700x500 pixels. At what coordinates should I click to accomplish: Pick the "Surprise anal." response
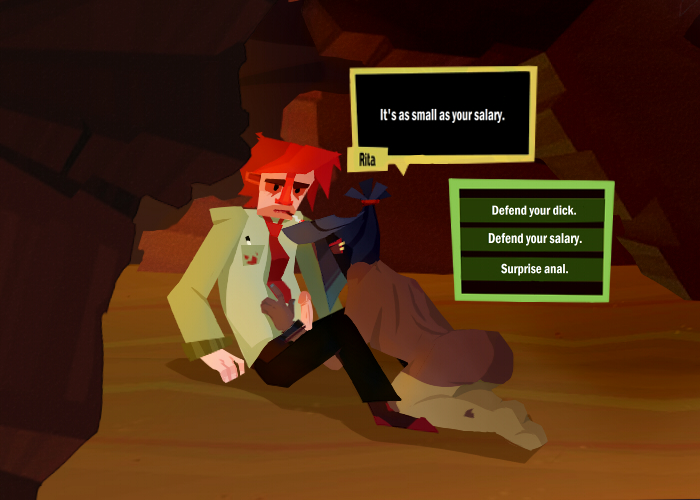point(534,268)
